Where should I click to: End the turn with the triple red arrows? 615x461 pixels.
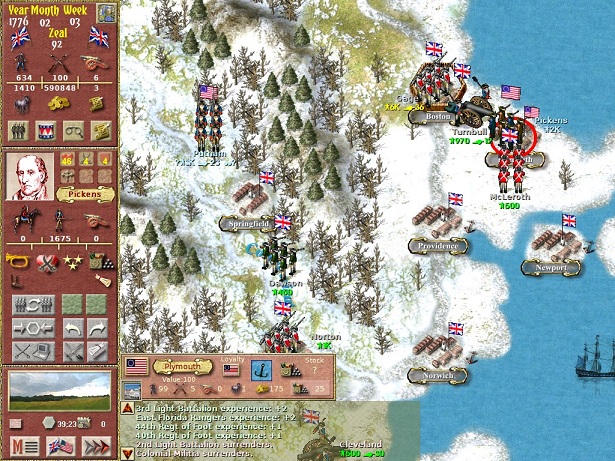point(97,446)
